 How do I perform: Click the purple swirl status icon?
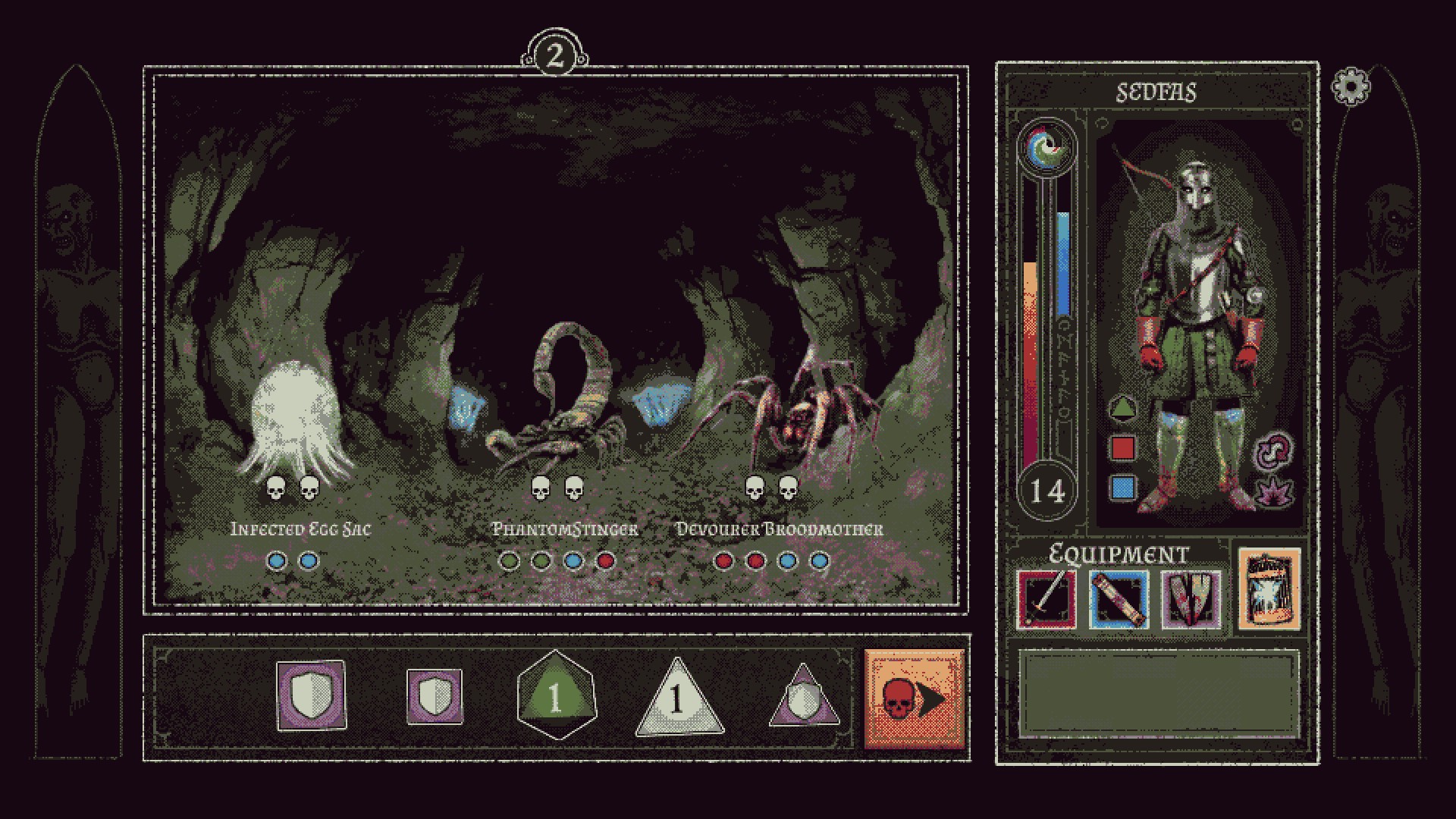click(x=1273, y=450)
